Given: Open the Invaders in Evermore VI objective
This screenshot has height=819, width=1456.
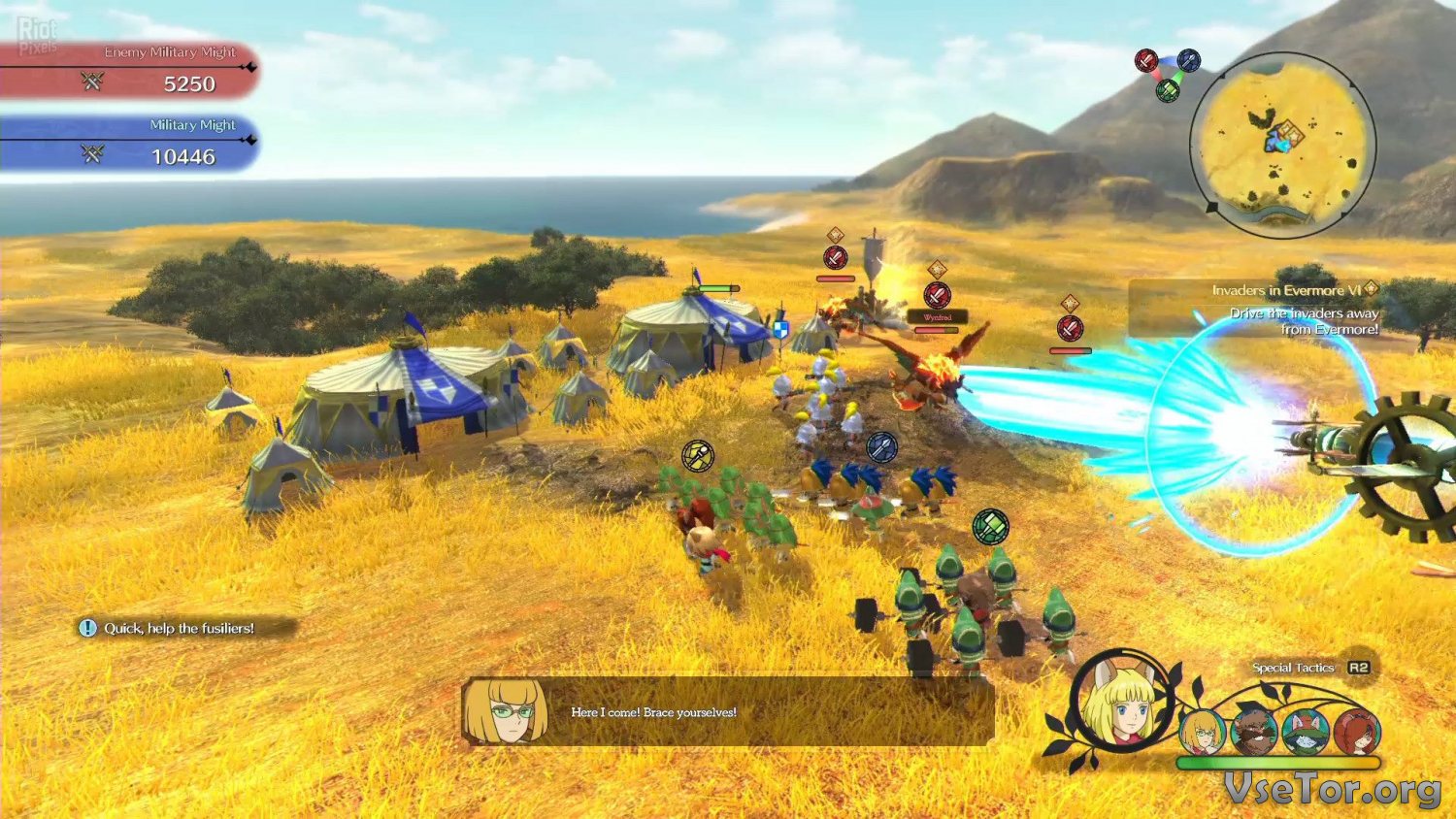Looking at the screenshot, I should [x=1286, y=290].
